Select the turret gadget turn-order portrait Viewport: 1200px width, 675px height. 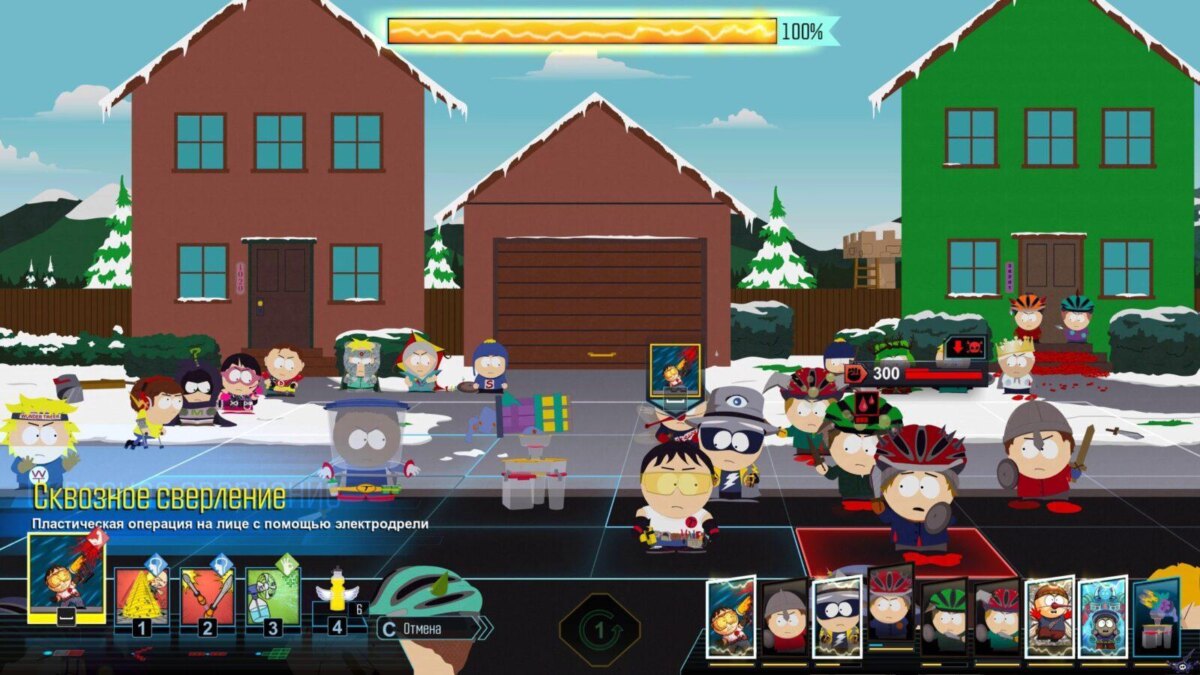tap(1157, 617)
